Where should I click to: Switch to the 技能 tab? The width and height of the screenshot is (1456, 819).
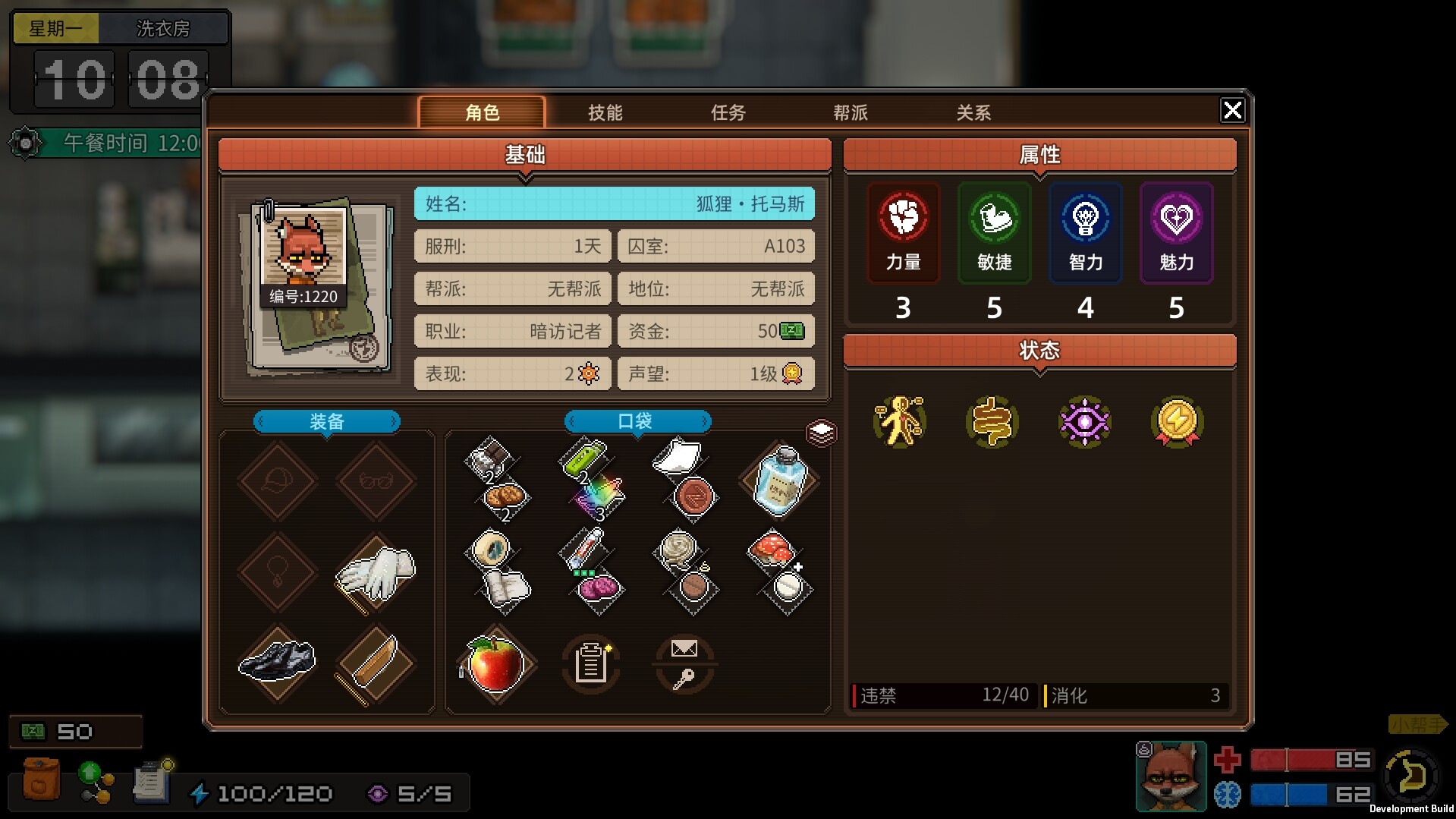(x=605, y=113)
